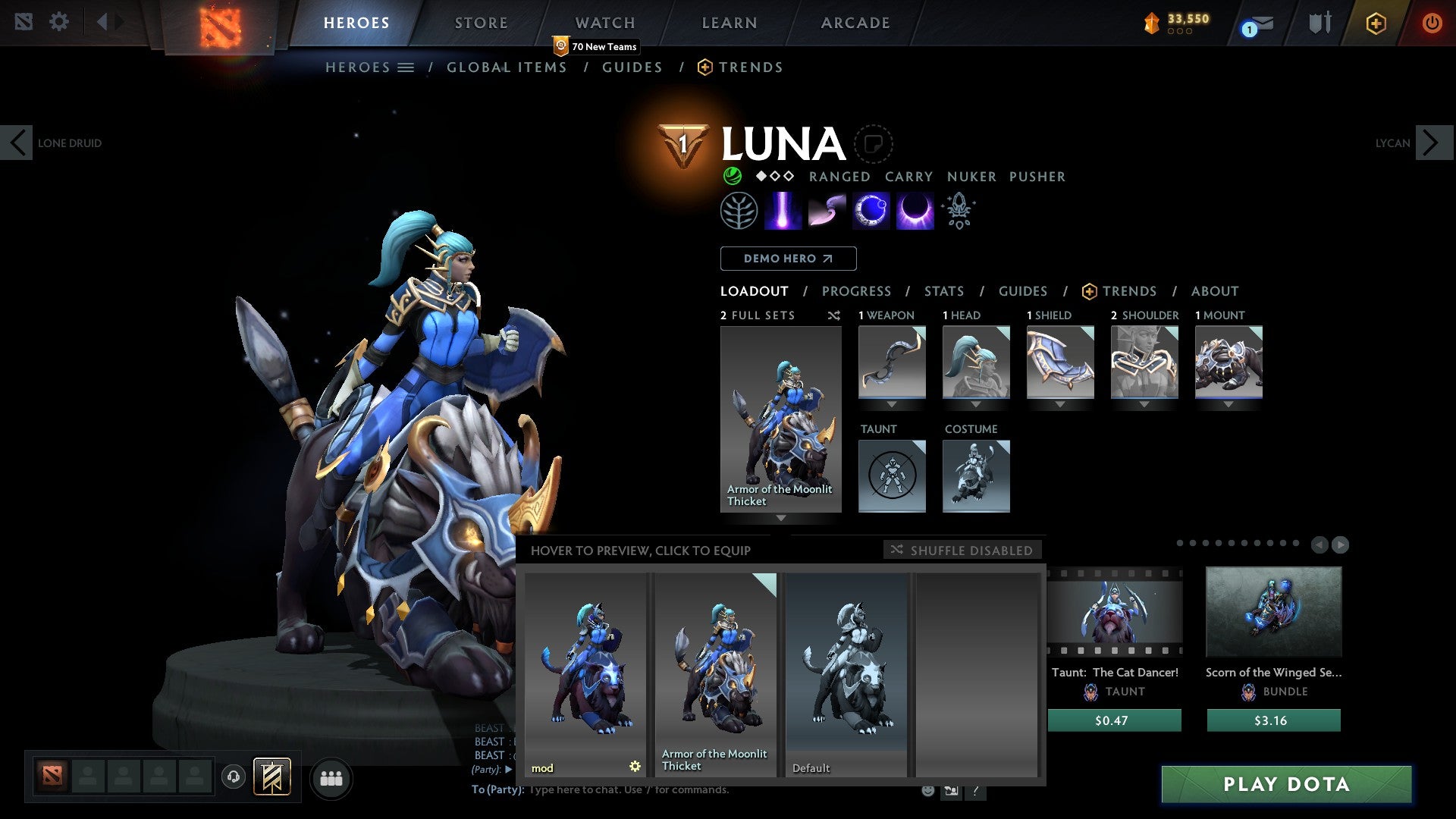Buy Taunt: The Cat Dancer for $0.47
Screen dimensions: 1456x819
point(1114,720)
